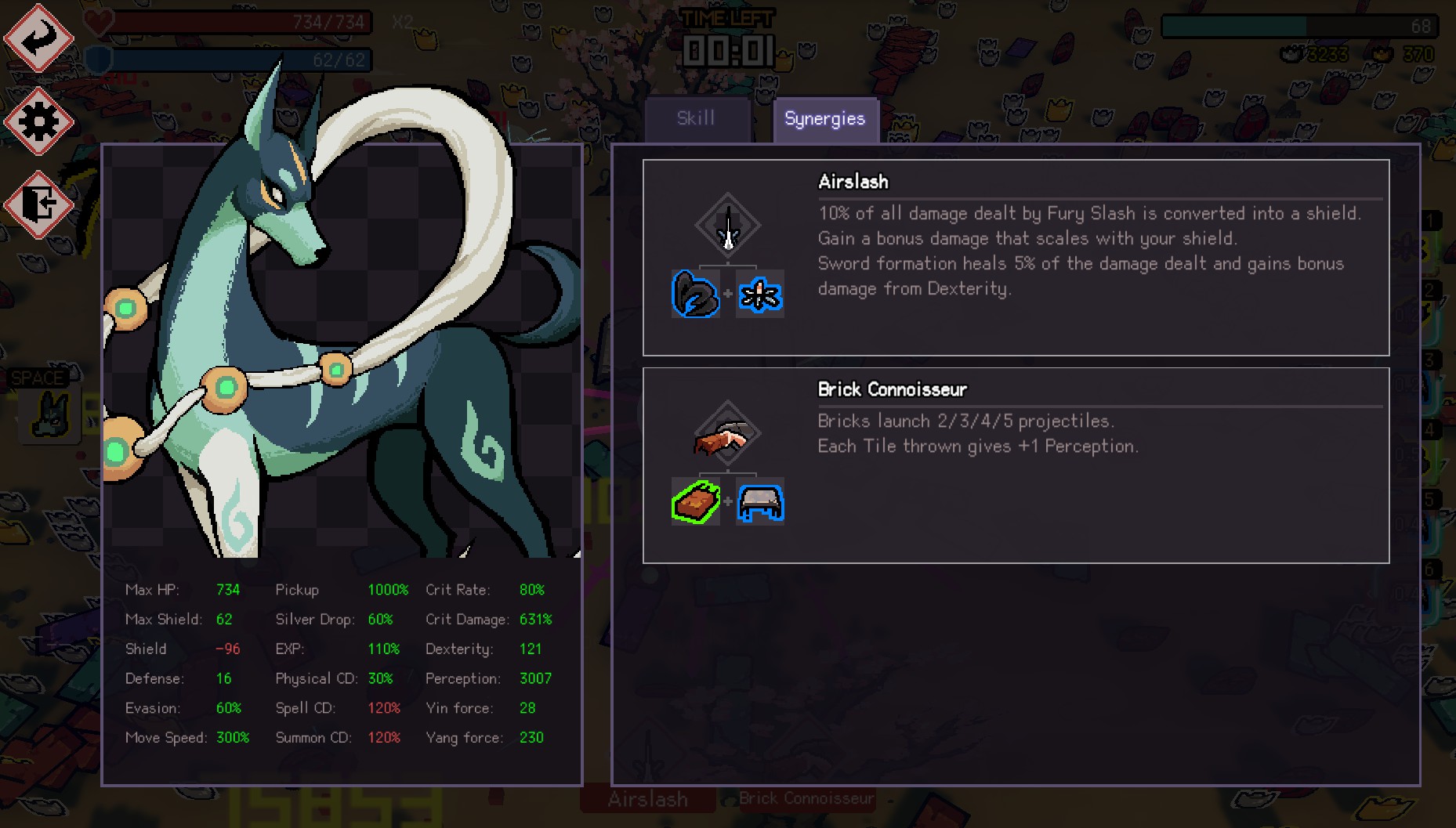Select the Synergies tab
Viewport: 1456px width, 828px height.
825,119
